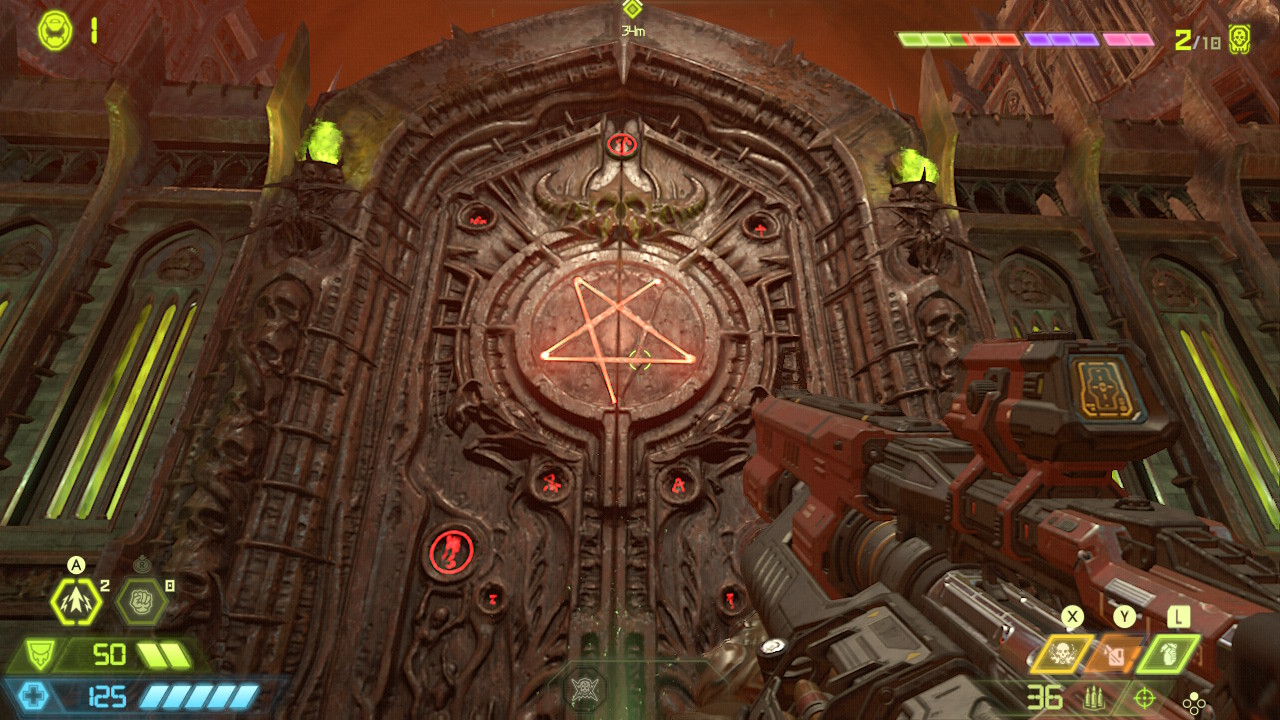Activate the dash arrow ability icon
The height and width of the screenshot is (720, 1280).
(76, 602)
